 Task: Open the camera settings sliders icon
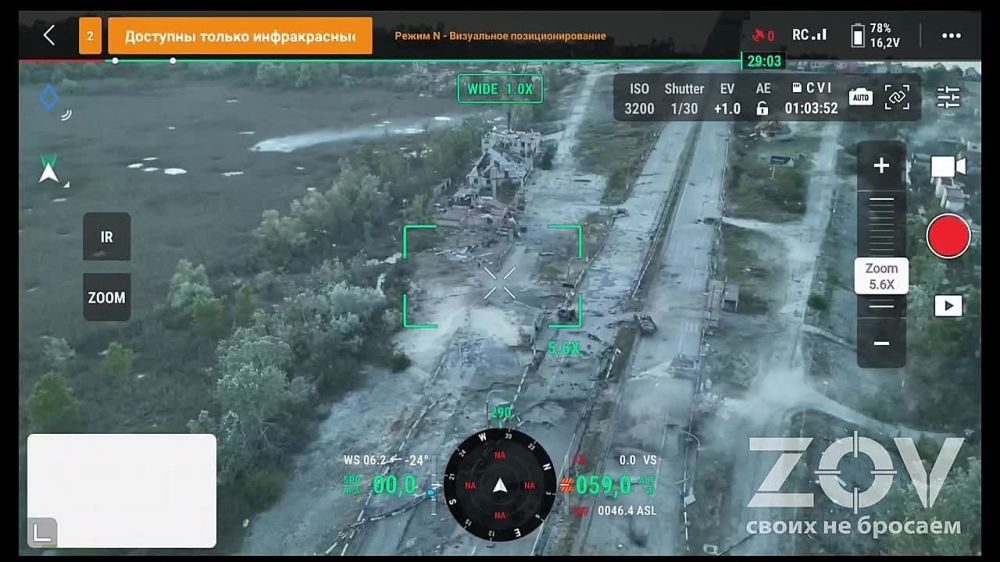[948, 97]
